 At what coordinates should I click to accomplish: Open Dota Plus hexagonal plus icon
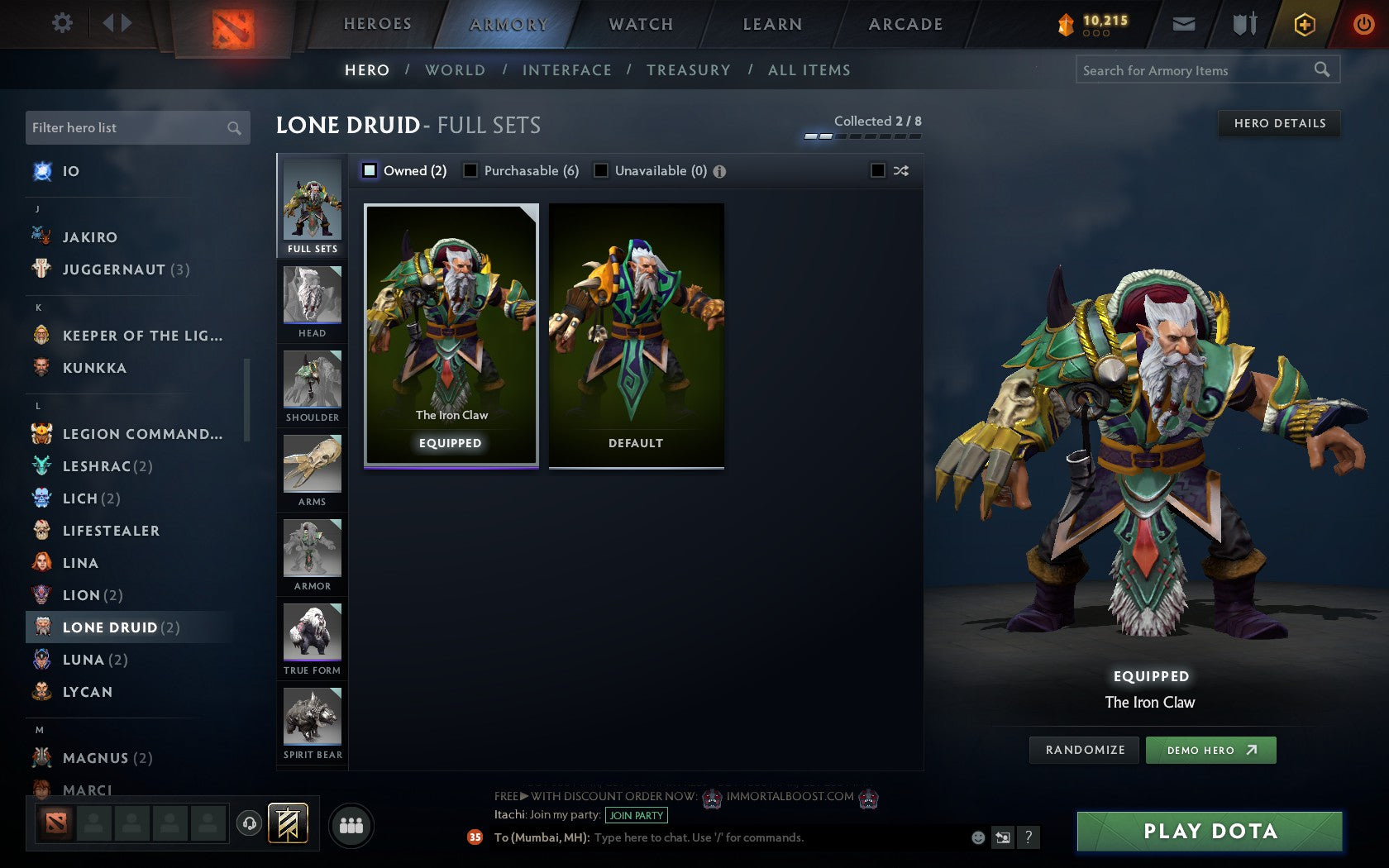1305,24
